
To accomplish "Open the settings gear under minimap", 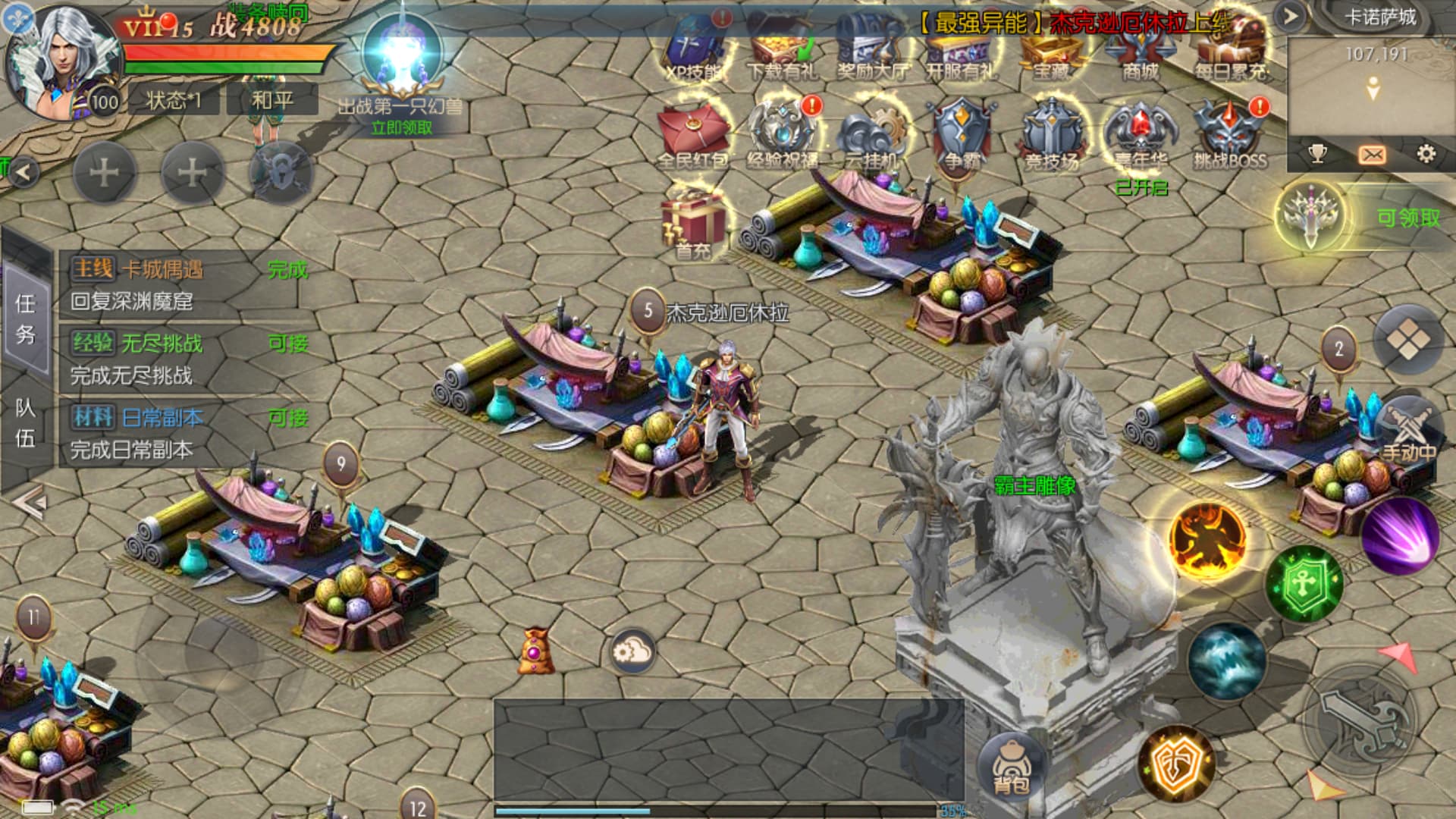I will [1426, 155].
